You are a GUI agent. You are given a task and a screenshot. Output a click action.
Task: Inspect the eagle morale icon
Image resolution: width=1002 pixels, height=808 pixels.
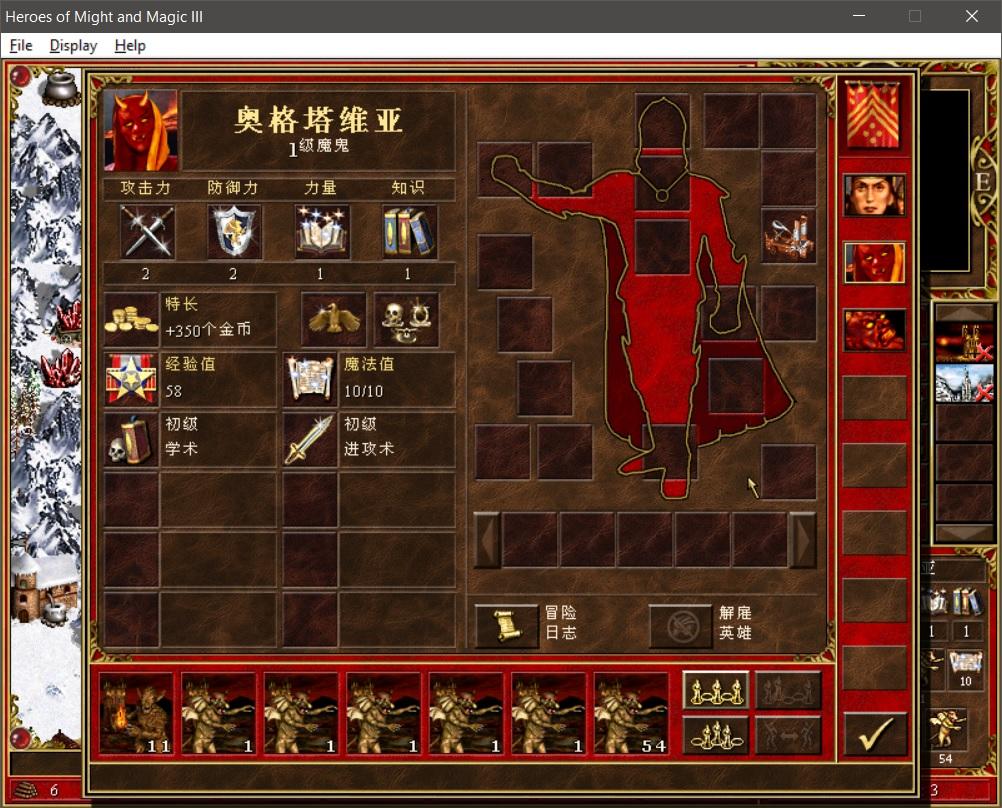coord(333,319)
